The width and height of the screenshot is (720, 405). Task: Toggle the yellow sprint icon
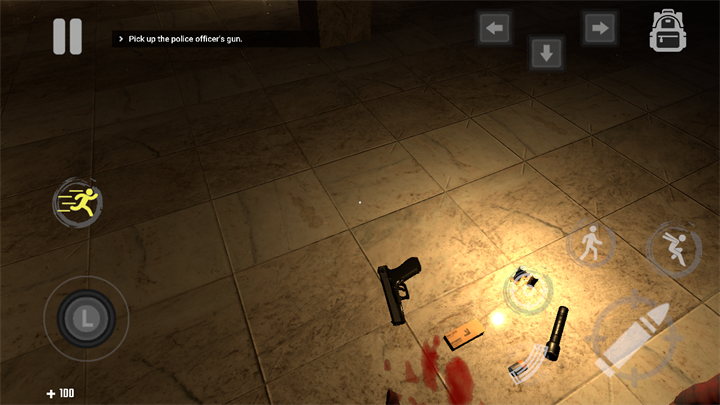click(x=77, y=202)
